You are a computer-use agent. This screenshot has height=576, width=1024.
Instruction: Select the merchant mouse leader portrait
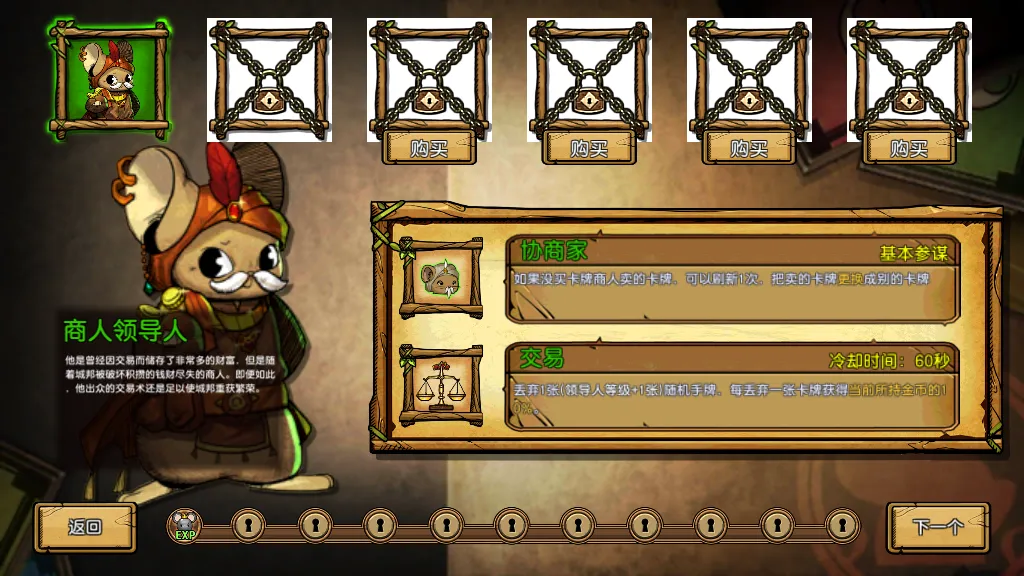point(110,80)
